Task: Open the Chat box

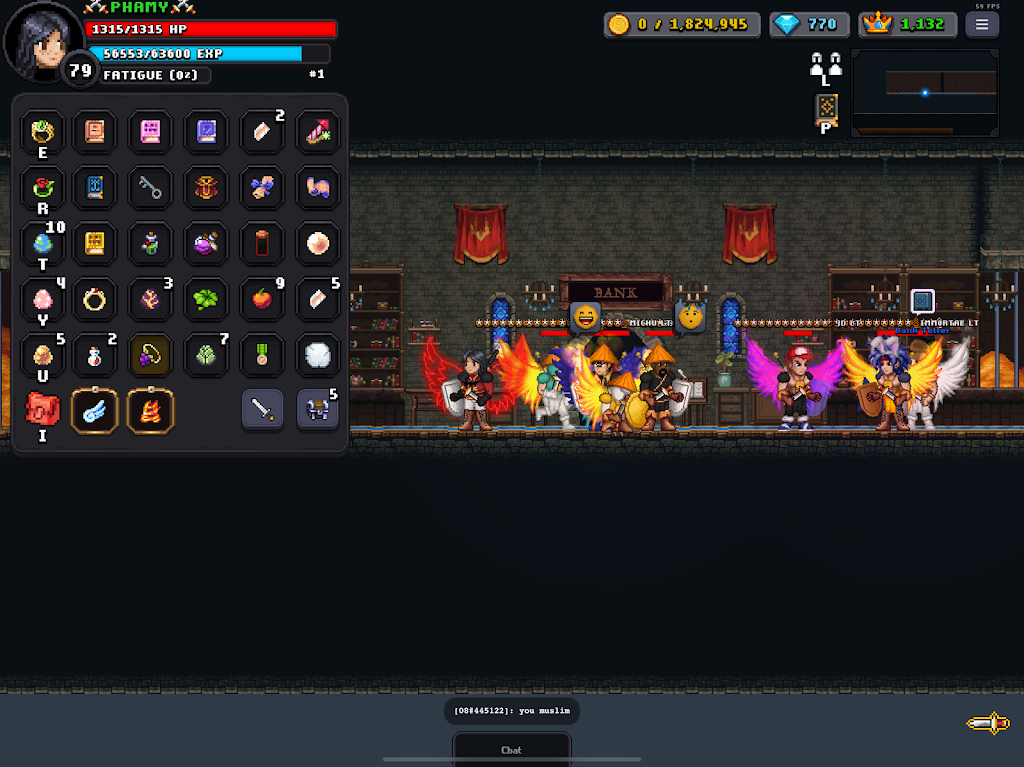Action: click(511, 749)
